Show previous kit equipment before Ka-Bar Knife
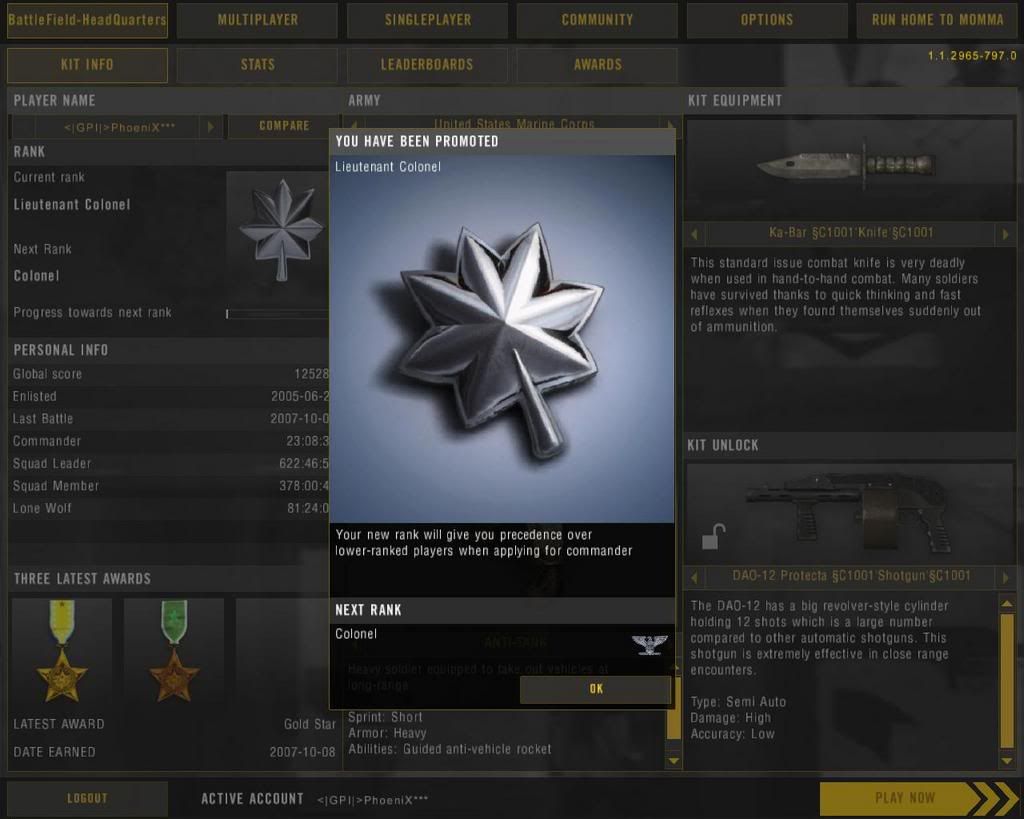1024x819 pixels. pyautogui.click(x=696, y=234)
